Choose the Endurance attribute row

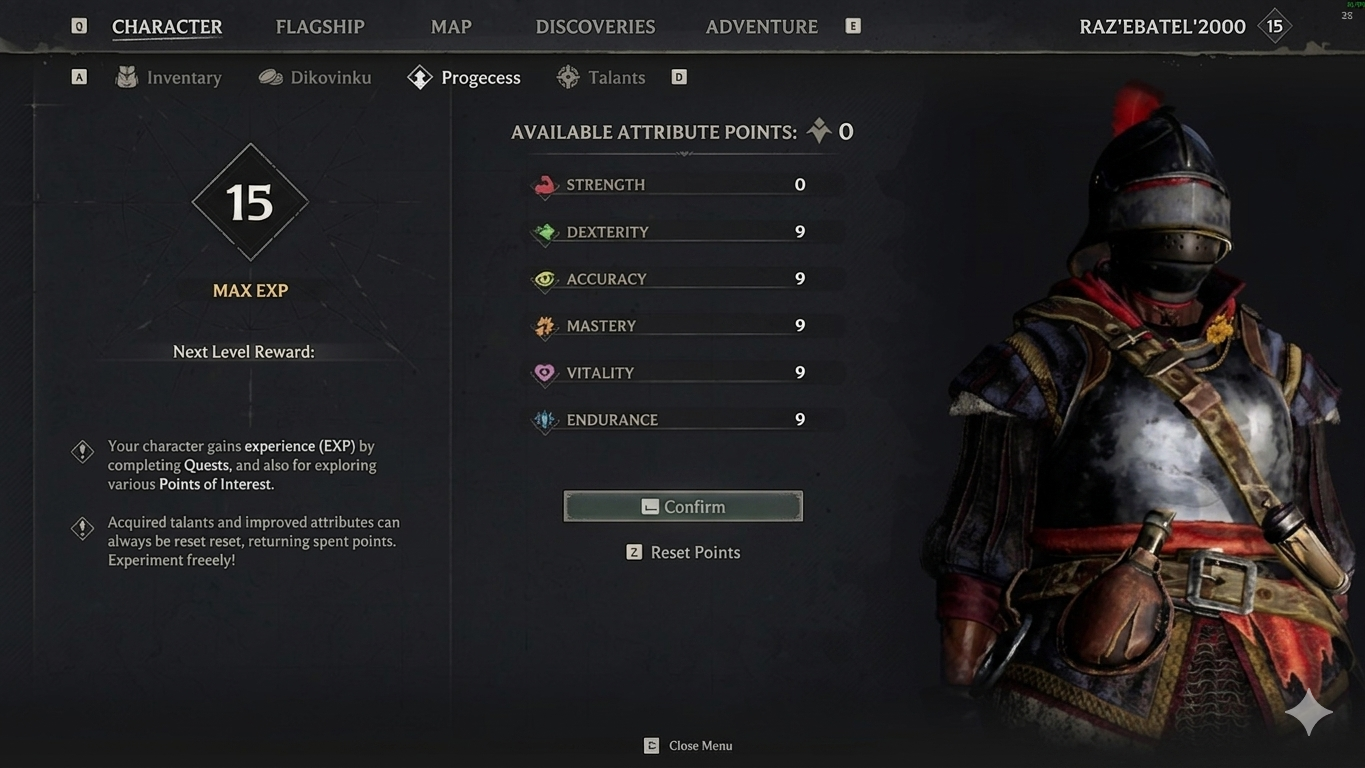click(x=685, y=420)
